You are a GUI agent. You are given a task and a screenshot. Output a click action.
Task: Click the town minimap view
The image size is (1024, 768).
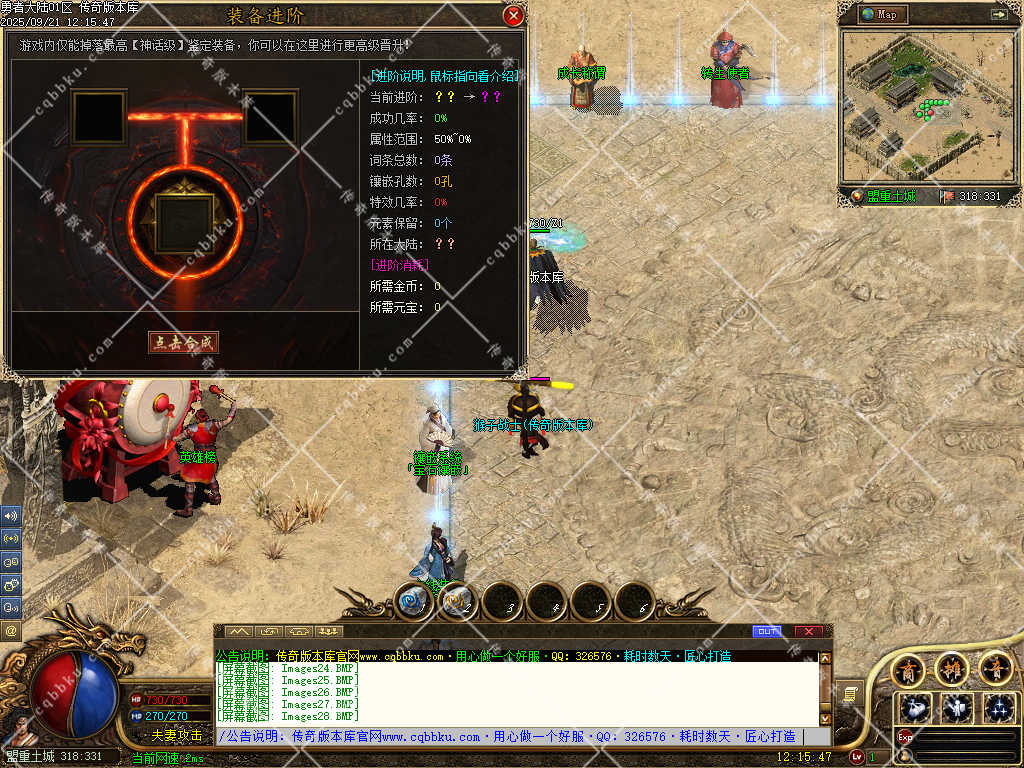pos(920,107)
